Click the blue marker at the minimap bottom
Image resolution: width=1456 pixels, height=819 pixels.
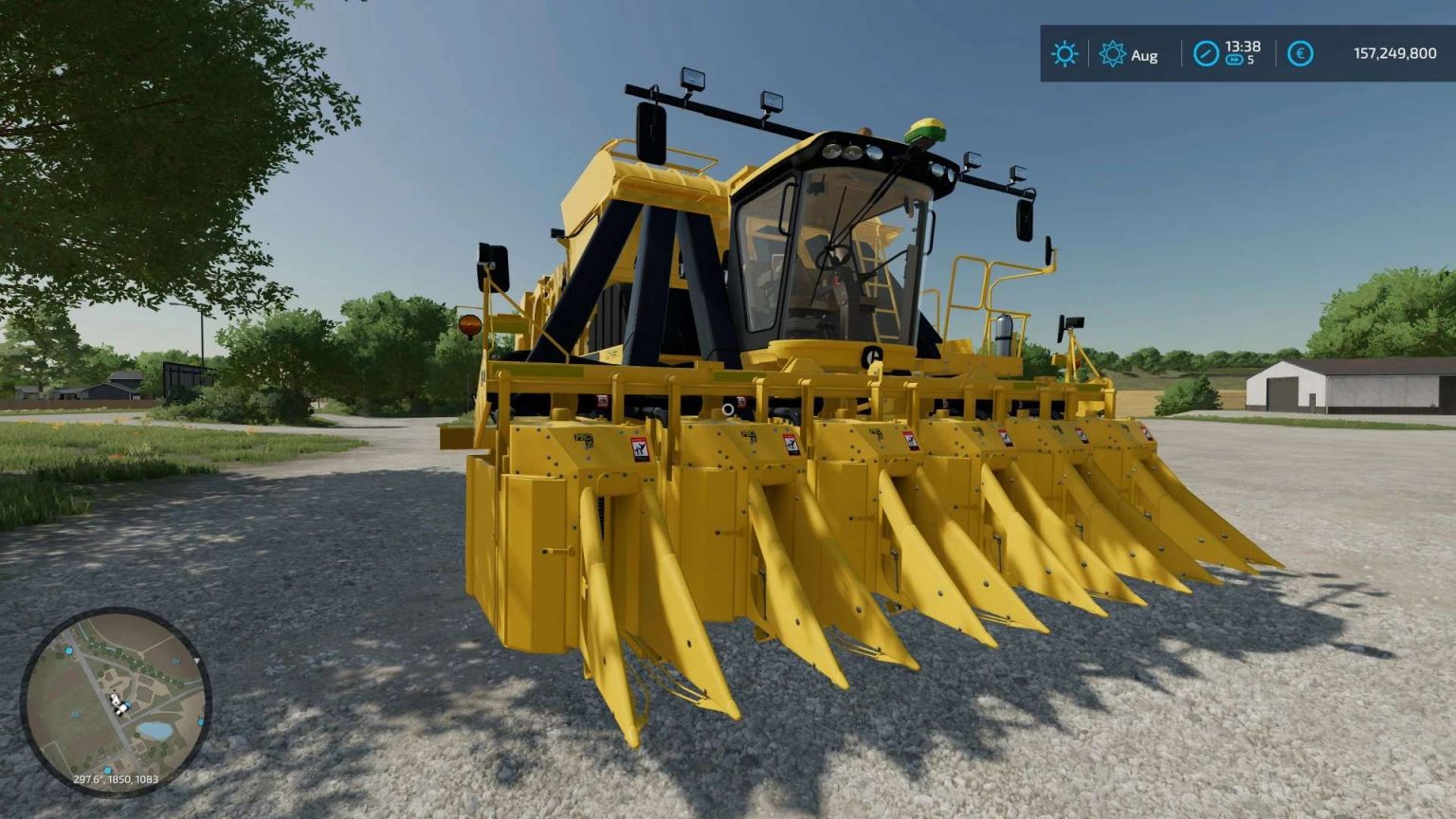tap(107, 770)
